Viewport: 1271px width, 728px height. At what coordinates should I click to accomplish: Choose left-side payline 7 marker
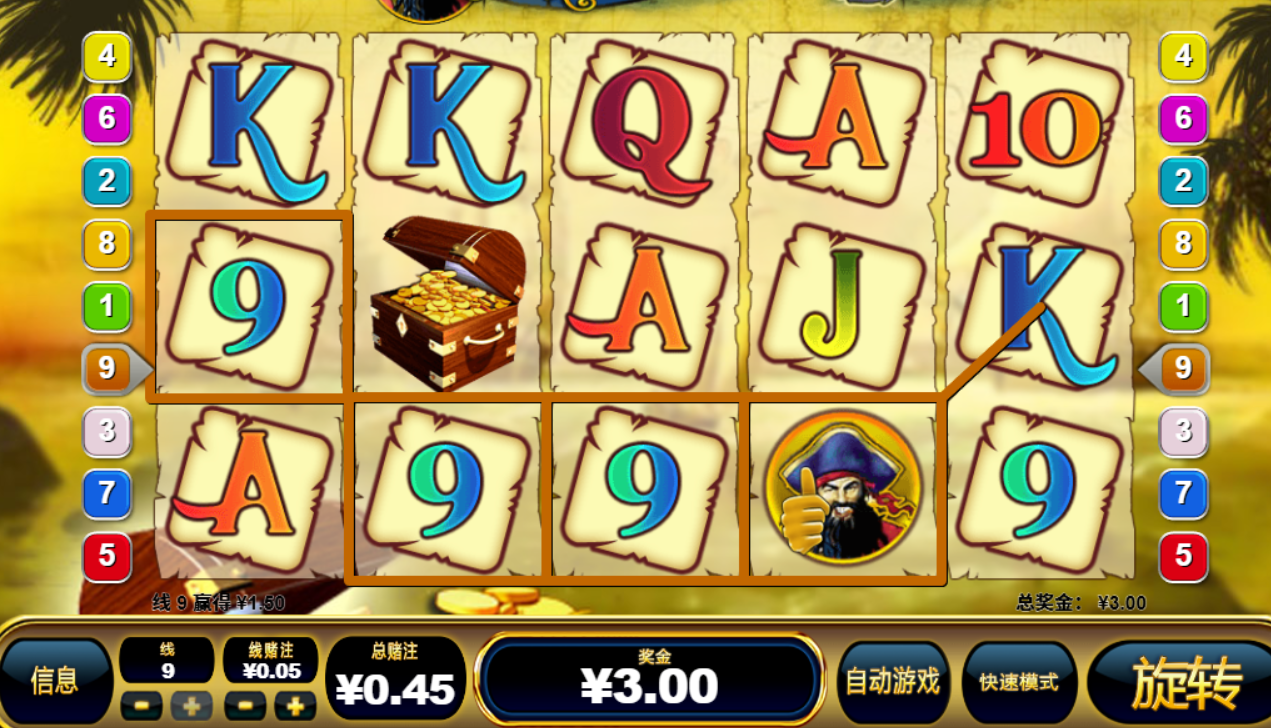click(x=107, y=493)
